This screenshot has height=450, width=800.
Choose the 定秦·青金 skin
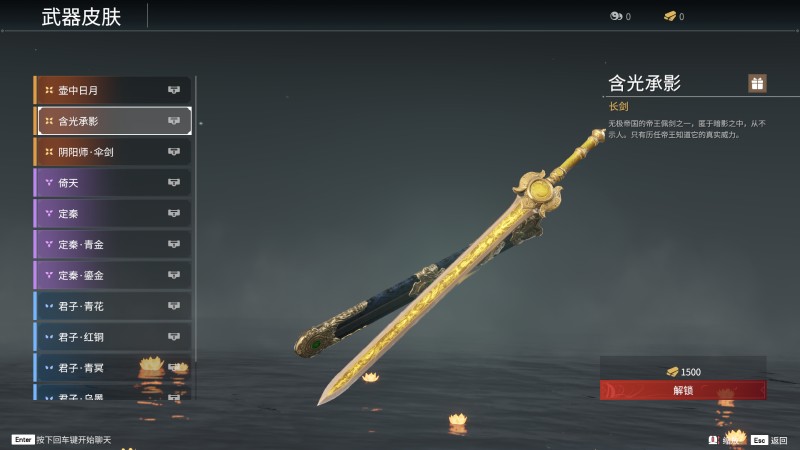[112, 244]
